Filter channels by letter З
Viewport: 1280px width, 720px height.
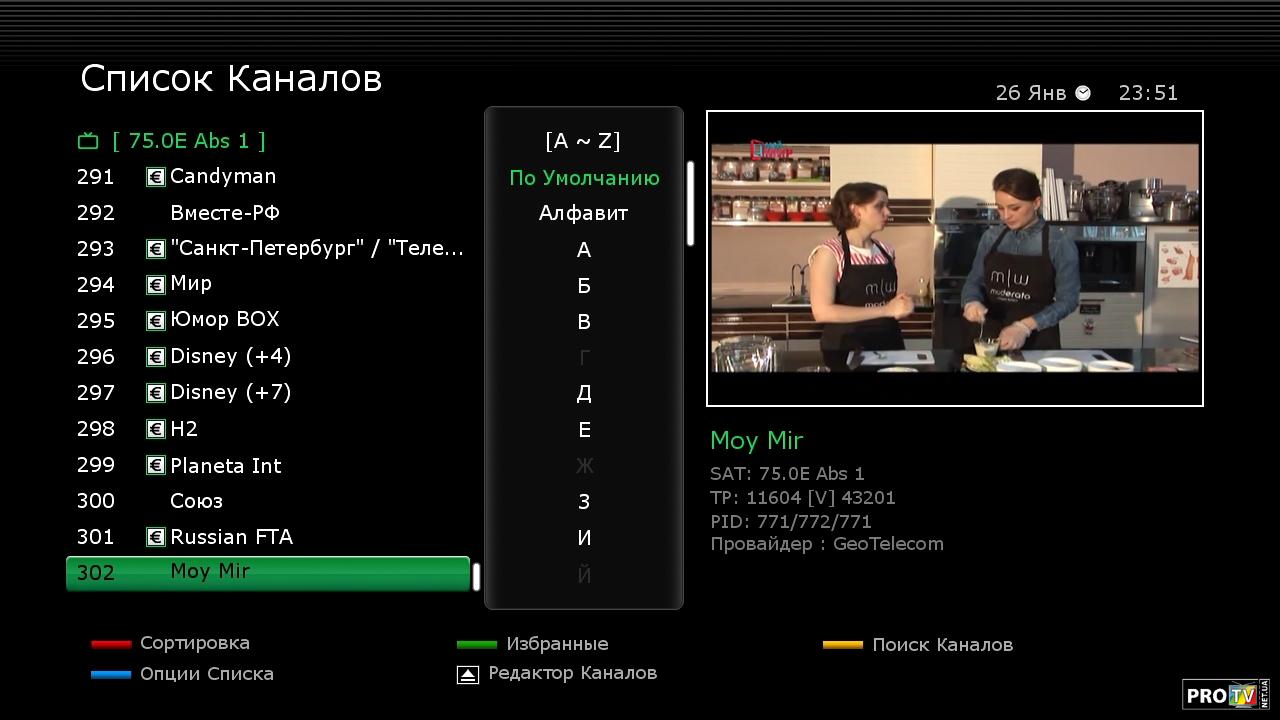click(584, 502)
